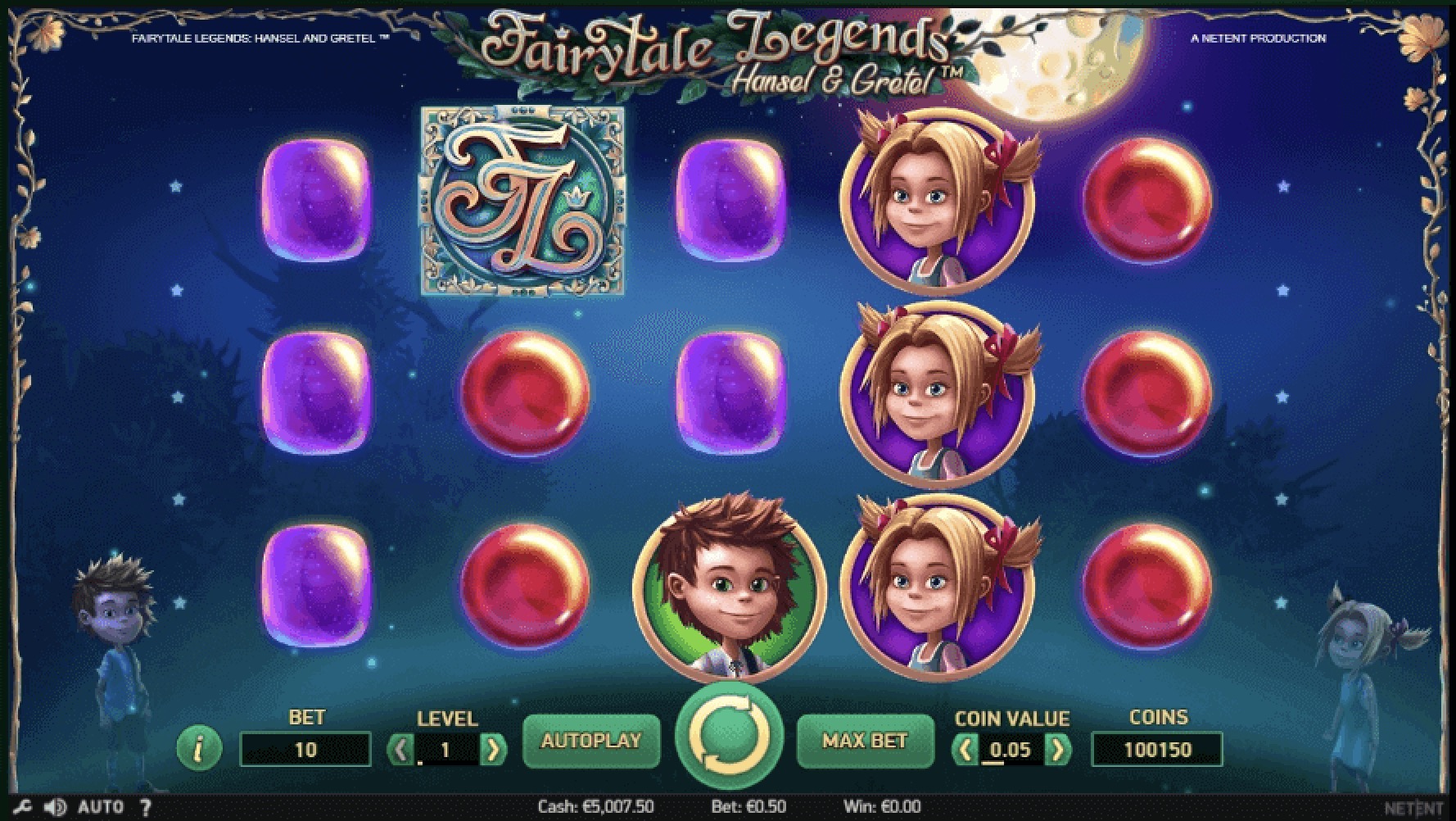Open the AUTO play options in bottom bar
This screenshot has height=821, width=1456.
(x=100, y=808)
